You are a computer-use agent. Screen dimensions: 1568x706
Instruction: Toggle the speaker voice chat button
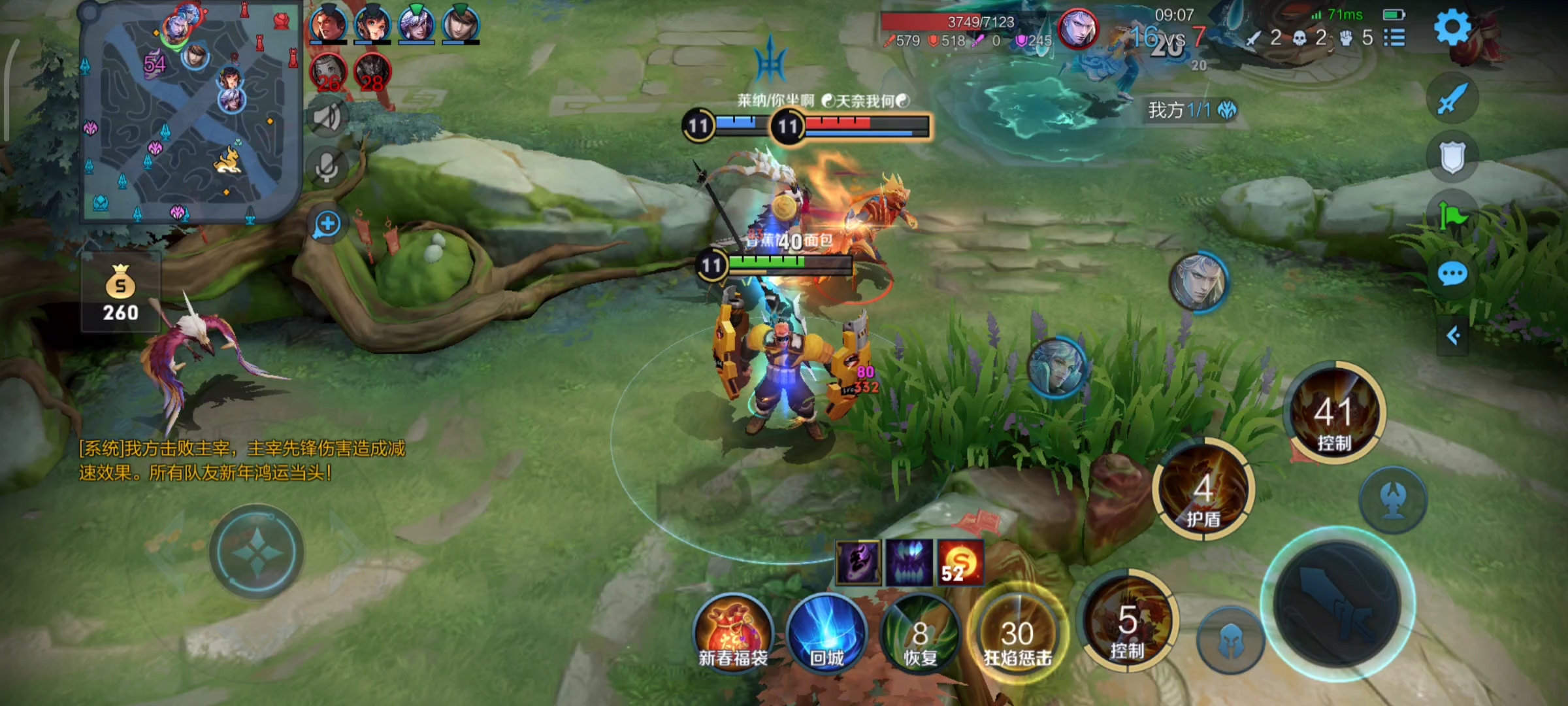coord(327,117)
